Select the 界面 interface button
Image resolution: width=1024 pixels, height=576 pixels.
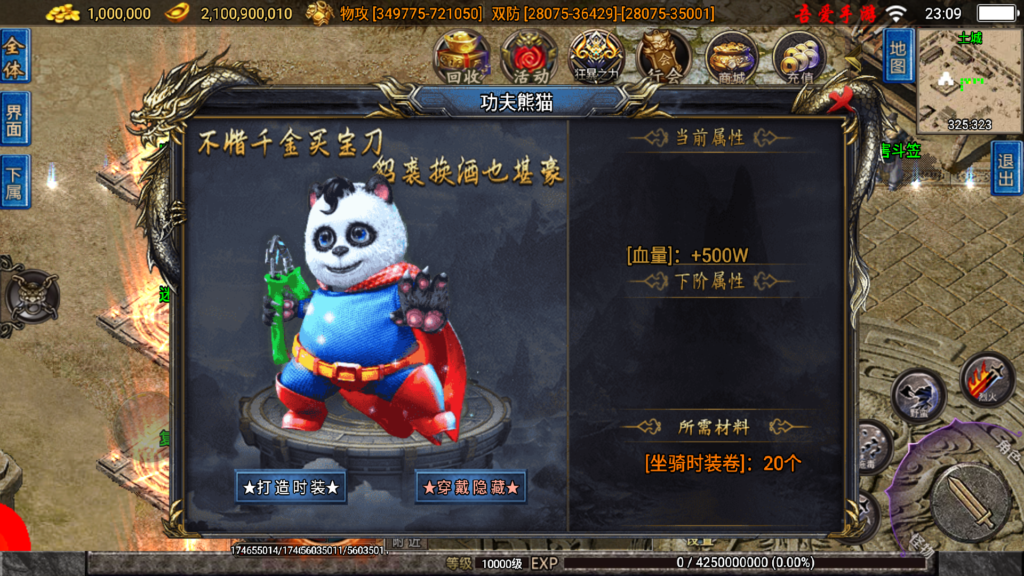pyautogui.click(x=15, y=119)
